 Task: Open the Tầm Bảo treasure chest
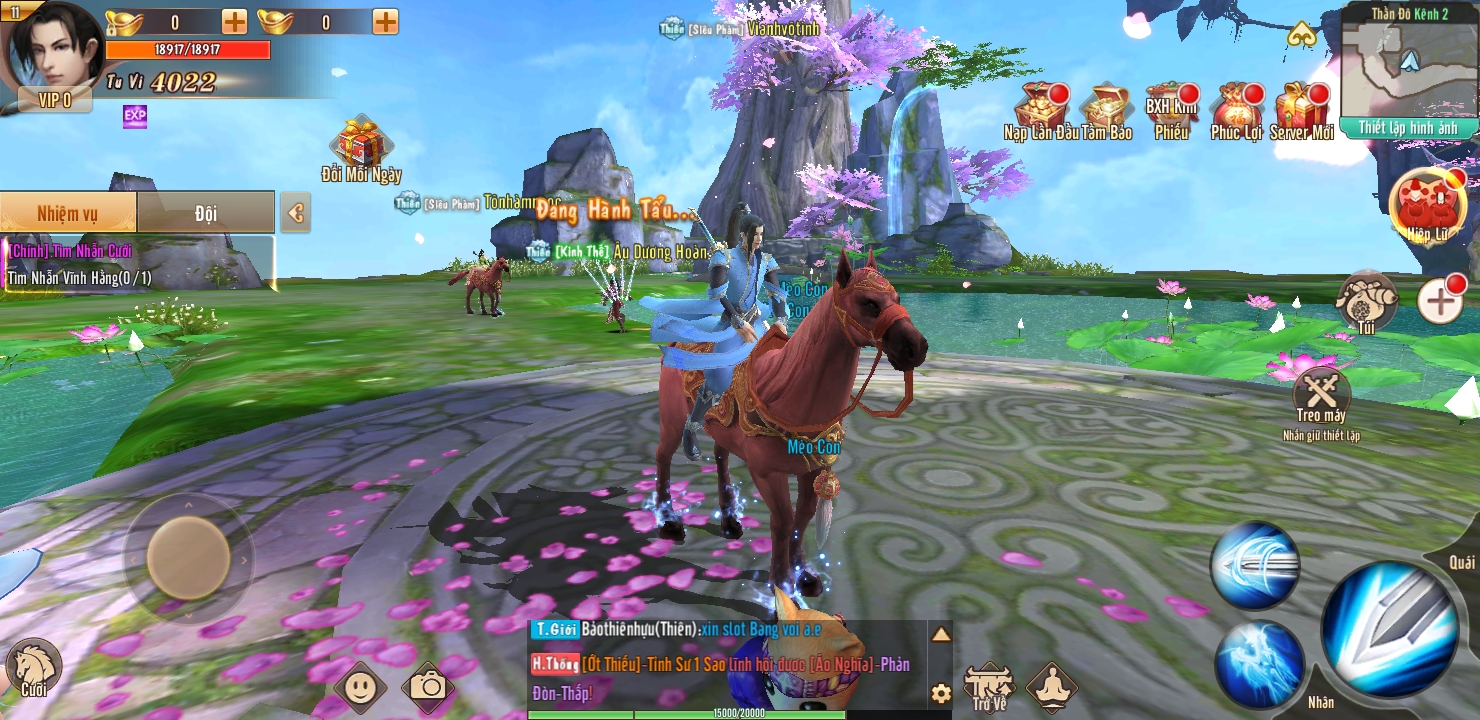tap(1105, 108)
